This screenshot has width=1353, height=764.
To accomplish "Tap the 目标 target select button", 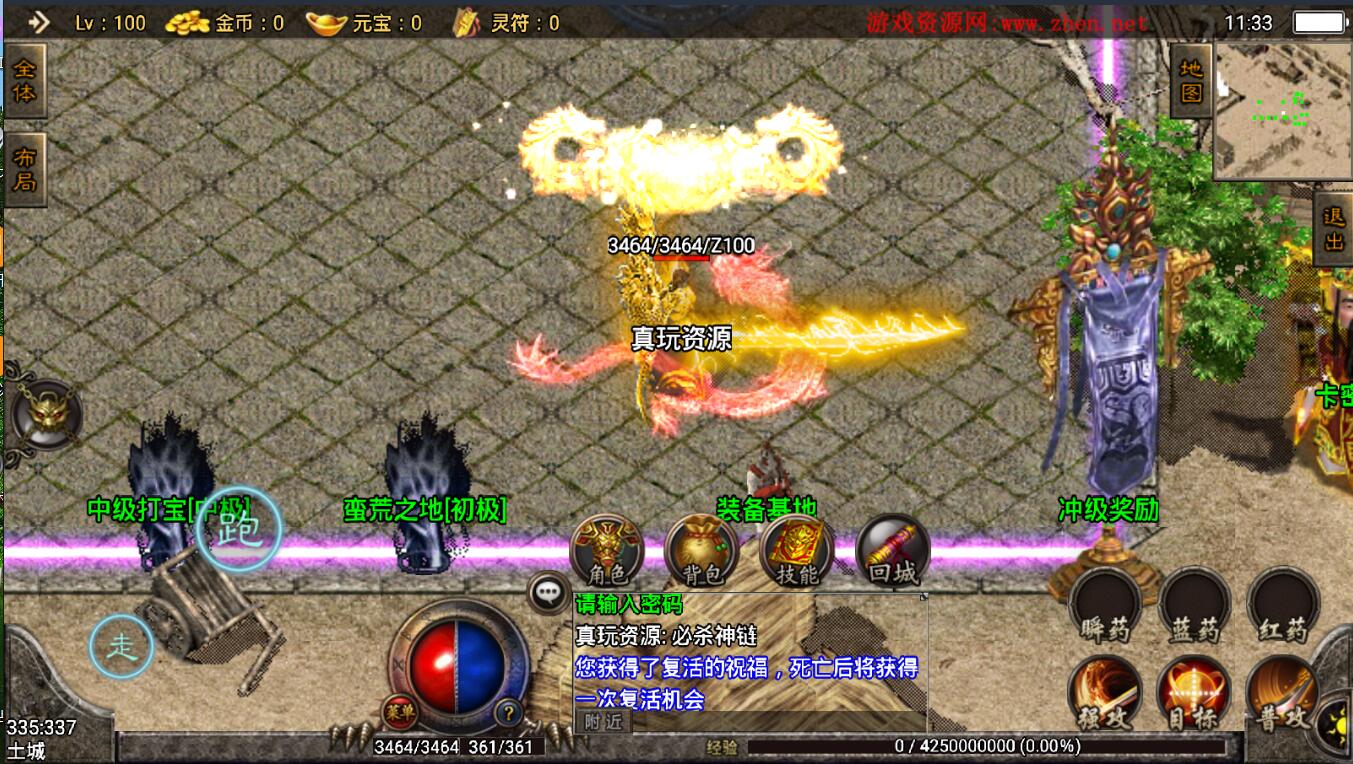I will [1194, 693].
